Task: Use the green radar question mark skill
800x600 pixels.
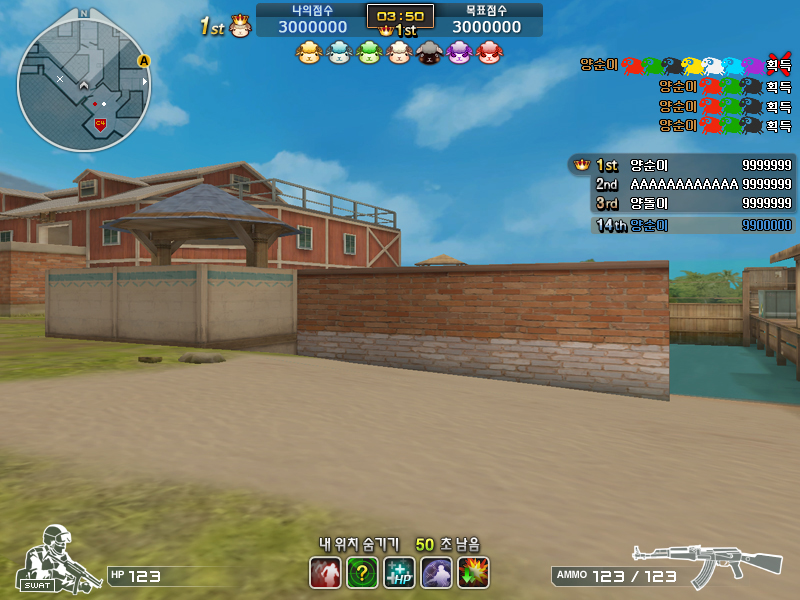Action: (x=362, y=573)
